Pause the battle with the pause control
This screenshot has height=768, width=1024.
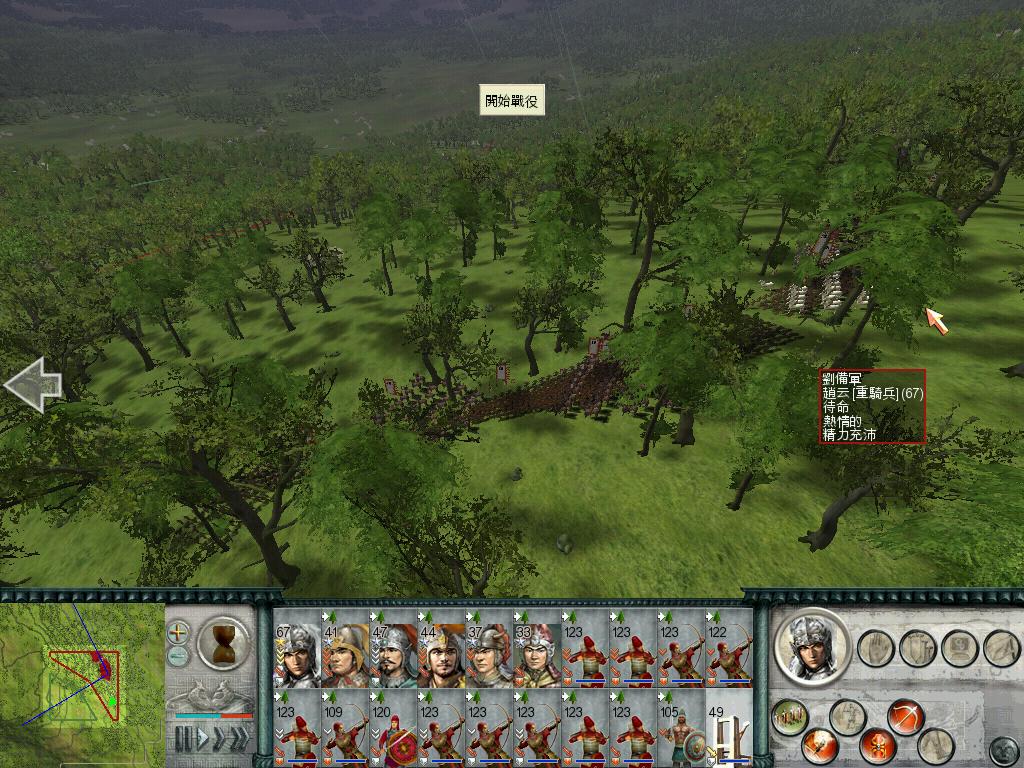183,739
